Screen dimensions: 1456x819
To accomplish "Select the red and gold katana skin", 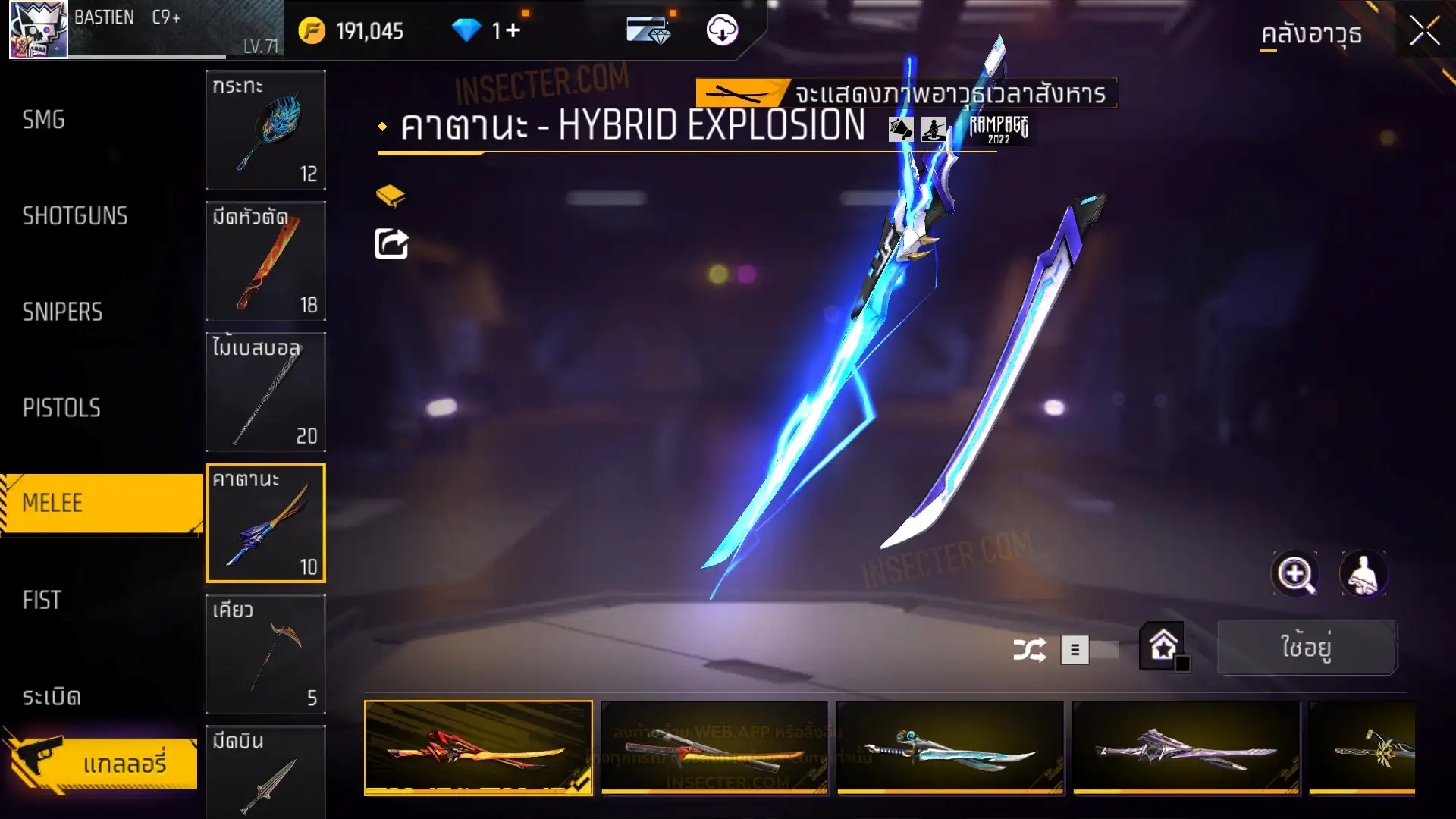I will 479,748.
